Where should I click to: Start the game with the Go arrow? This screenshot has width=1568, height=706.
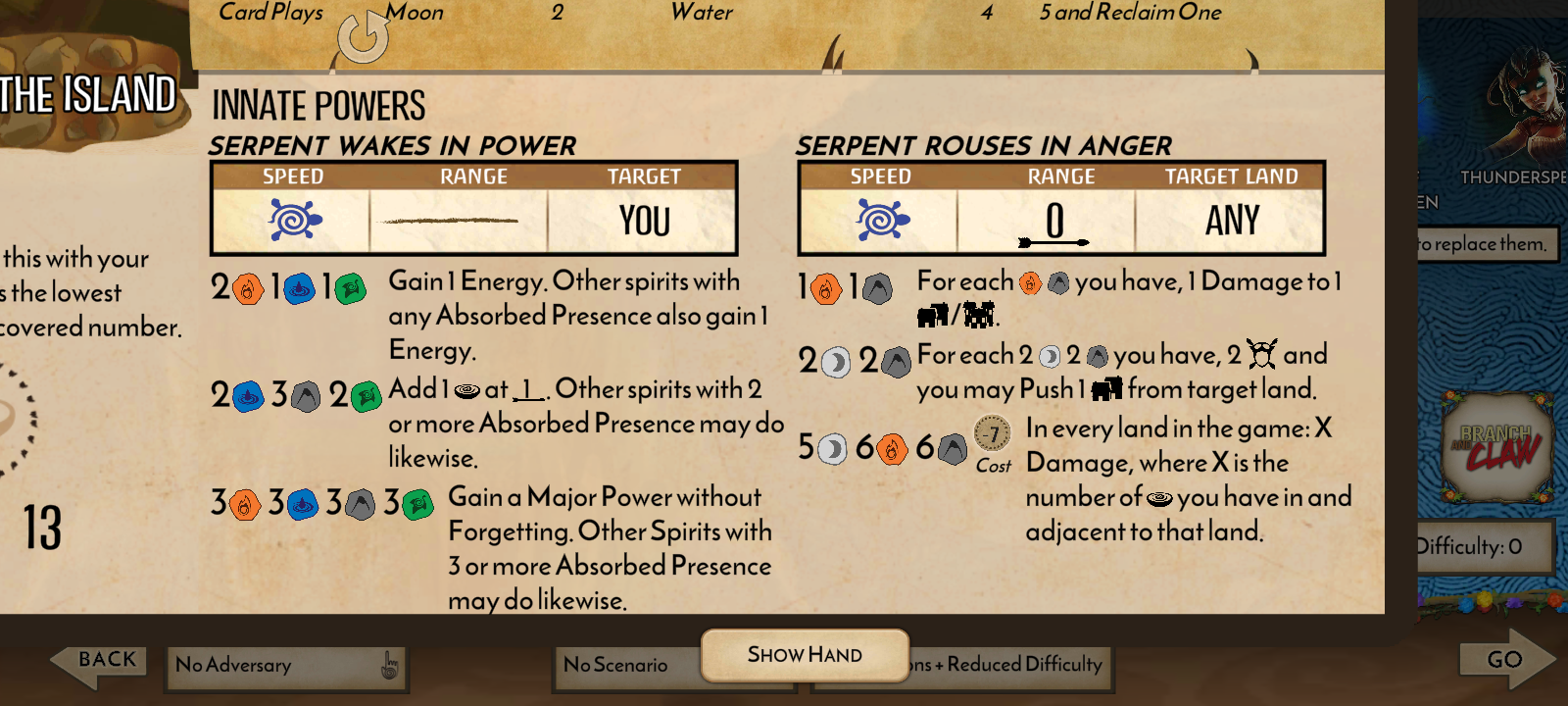pos(1505,660)
